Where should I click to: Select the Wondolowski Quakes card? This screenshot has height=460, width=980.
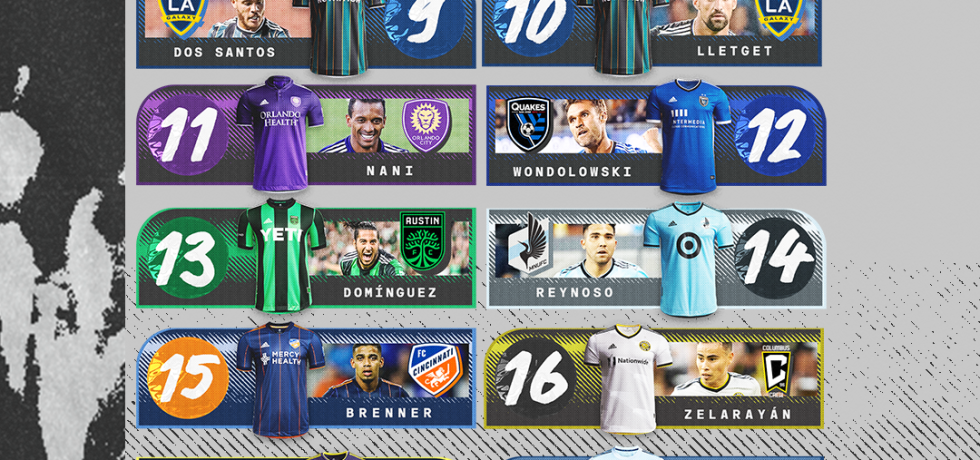tap(655, 135)
